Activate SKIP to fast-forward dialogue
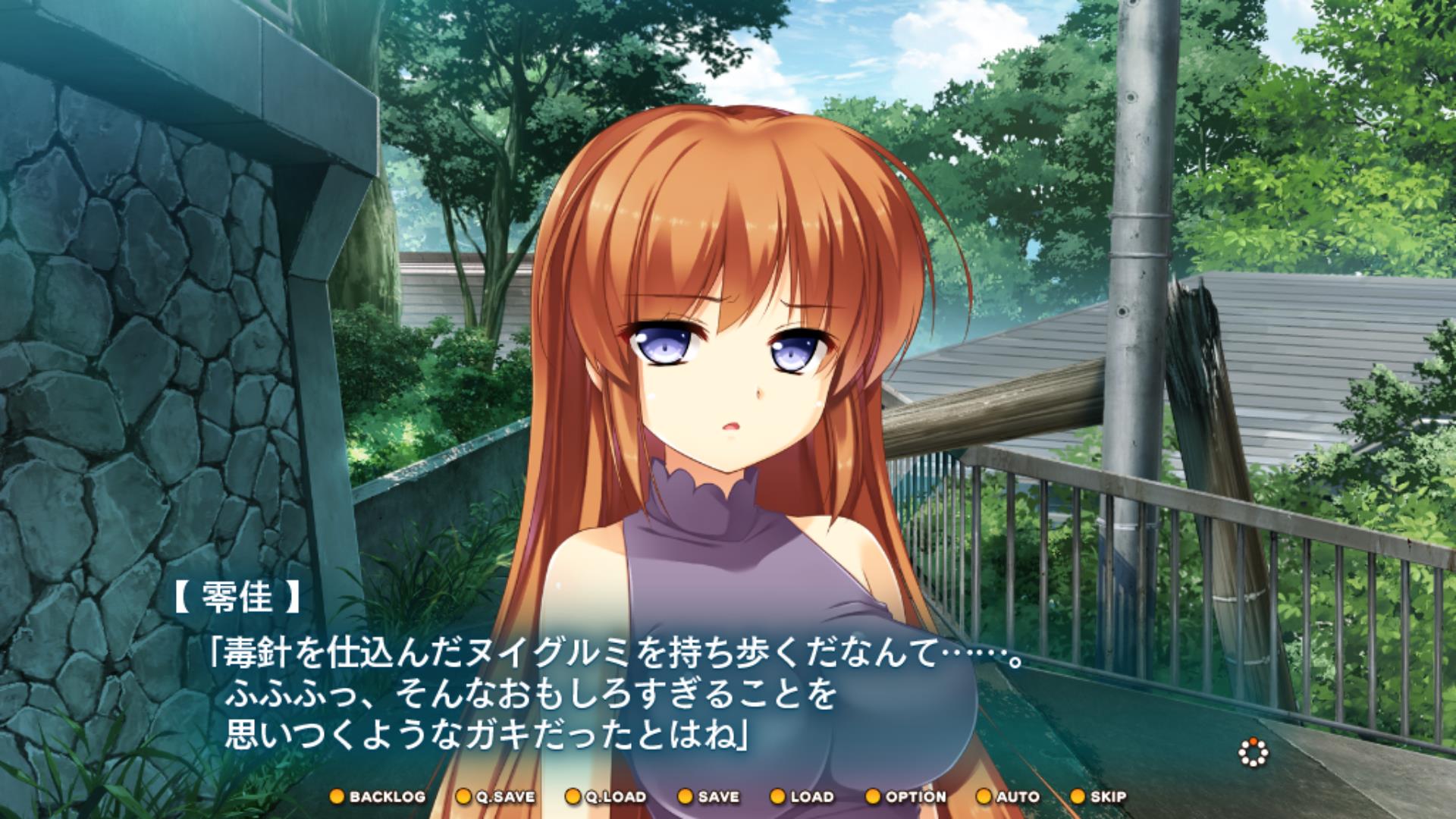The width and height of the screenshot is (1456, 819). coord(1099,797)
